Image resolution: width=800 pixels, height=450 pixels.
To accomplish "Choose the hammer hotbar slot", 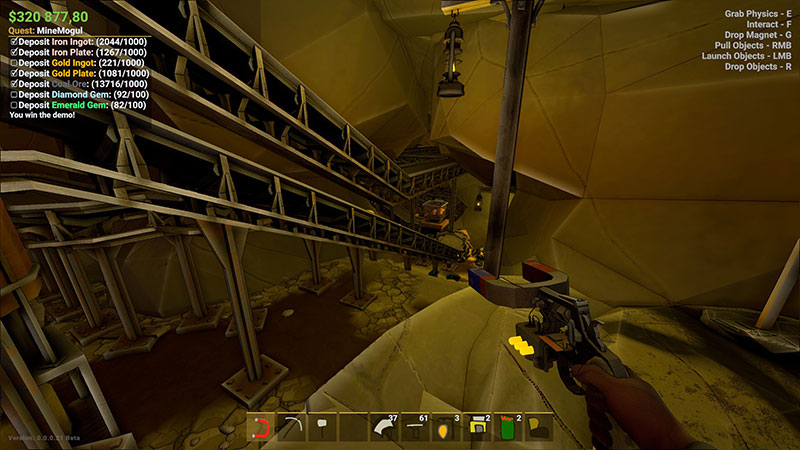I will 323,428.
